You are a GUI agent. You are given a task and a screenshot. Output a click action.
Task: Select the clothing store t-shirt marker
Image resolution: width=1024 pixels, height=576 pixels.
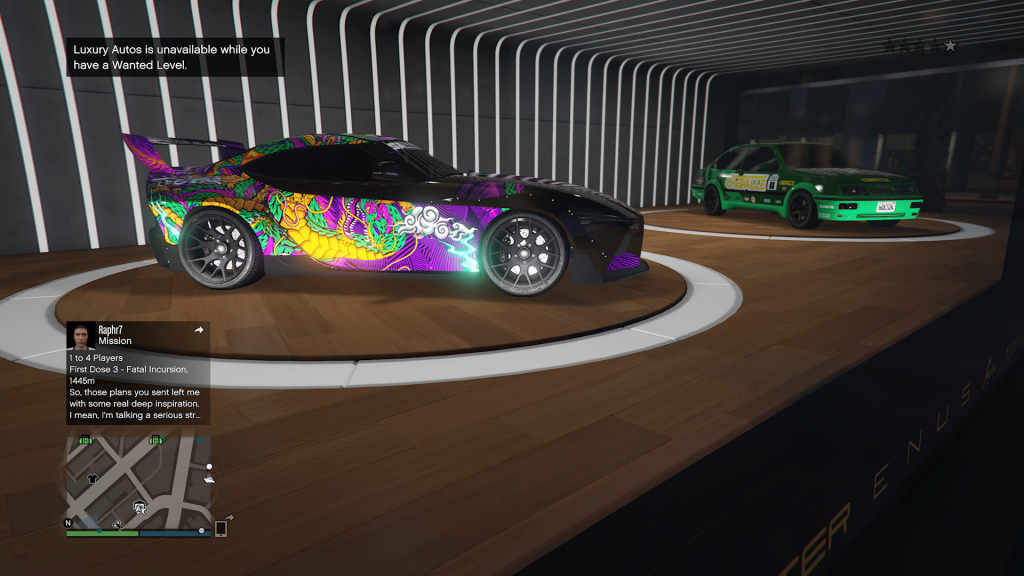coord(92,479)
